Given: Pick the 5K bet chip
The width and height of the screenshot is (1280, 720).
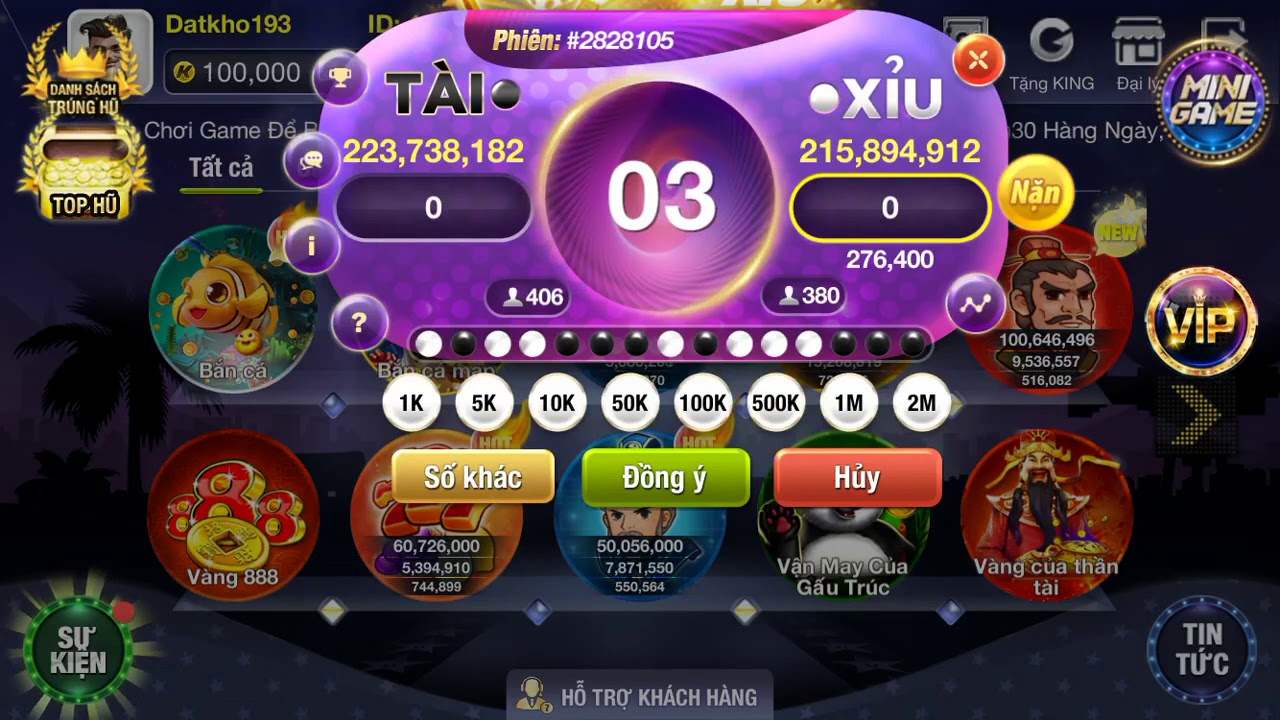Looking at the screenshot, I should tap(484, 403).
